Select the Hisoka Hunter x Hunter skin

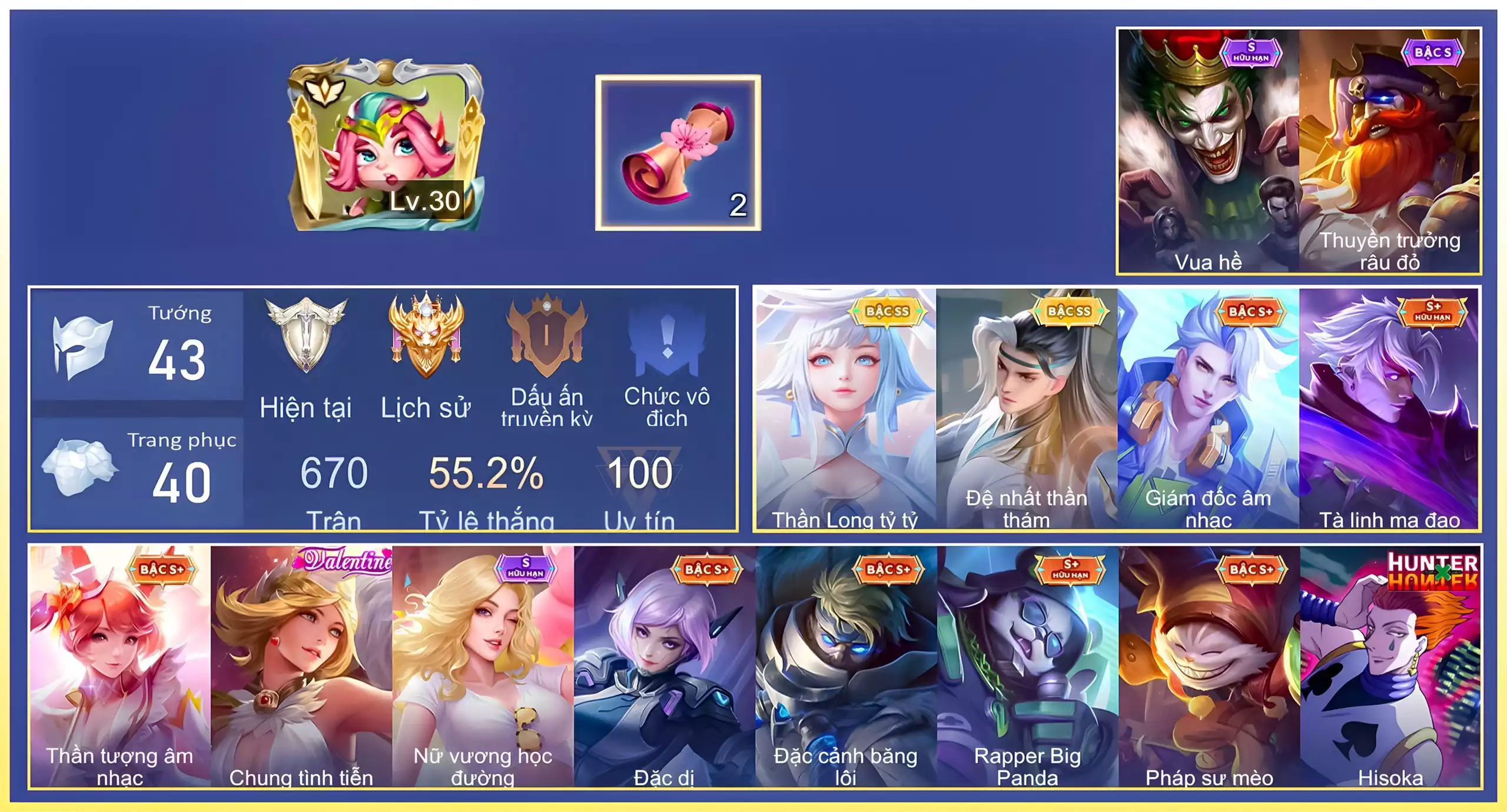pyautogui.click(x=1390, y=666)
